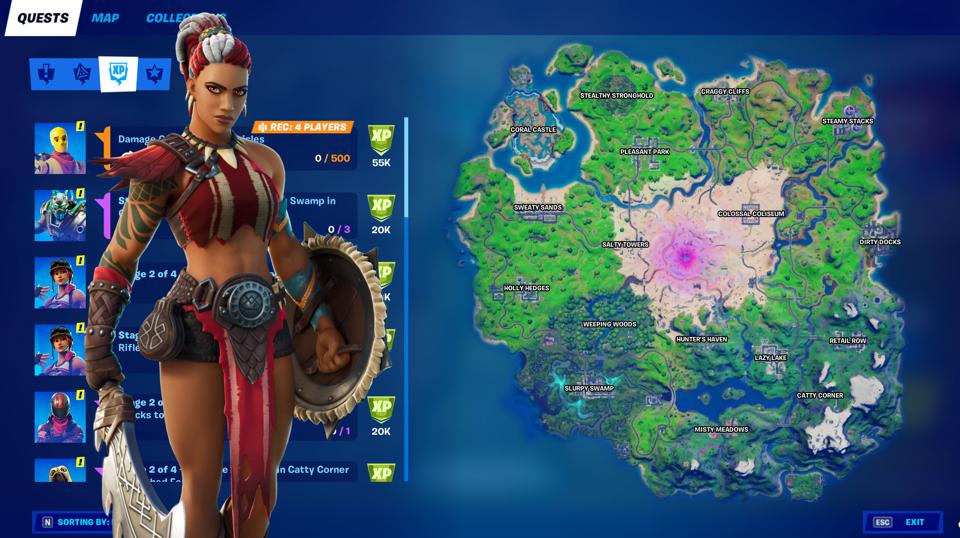Open the Map tab
The height and width of the screenshot is (538, 960).
click(105, 18)
